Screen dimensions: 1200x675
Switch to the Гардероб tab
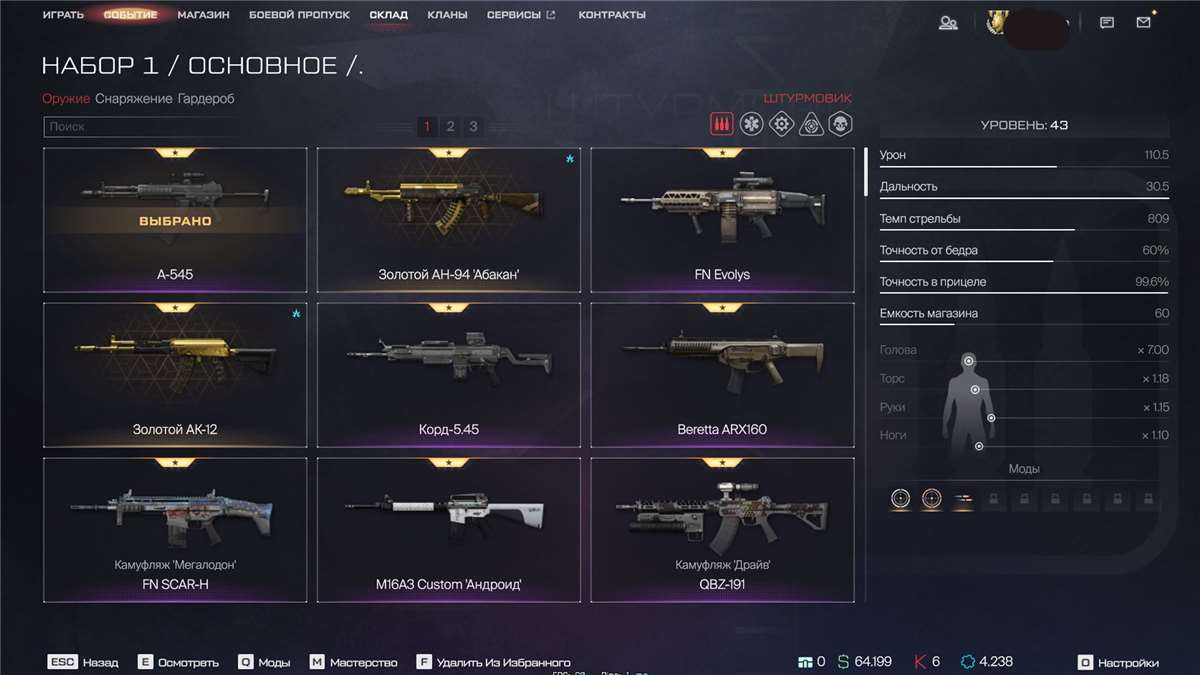[x=206, y=99]
